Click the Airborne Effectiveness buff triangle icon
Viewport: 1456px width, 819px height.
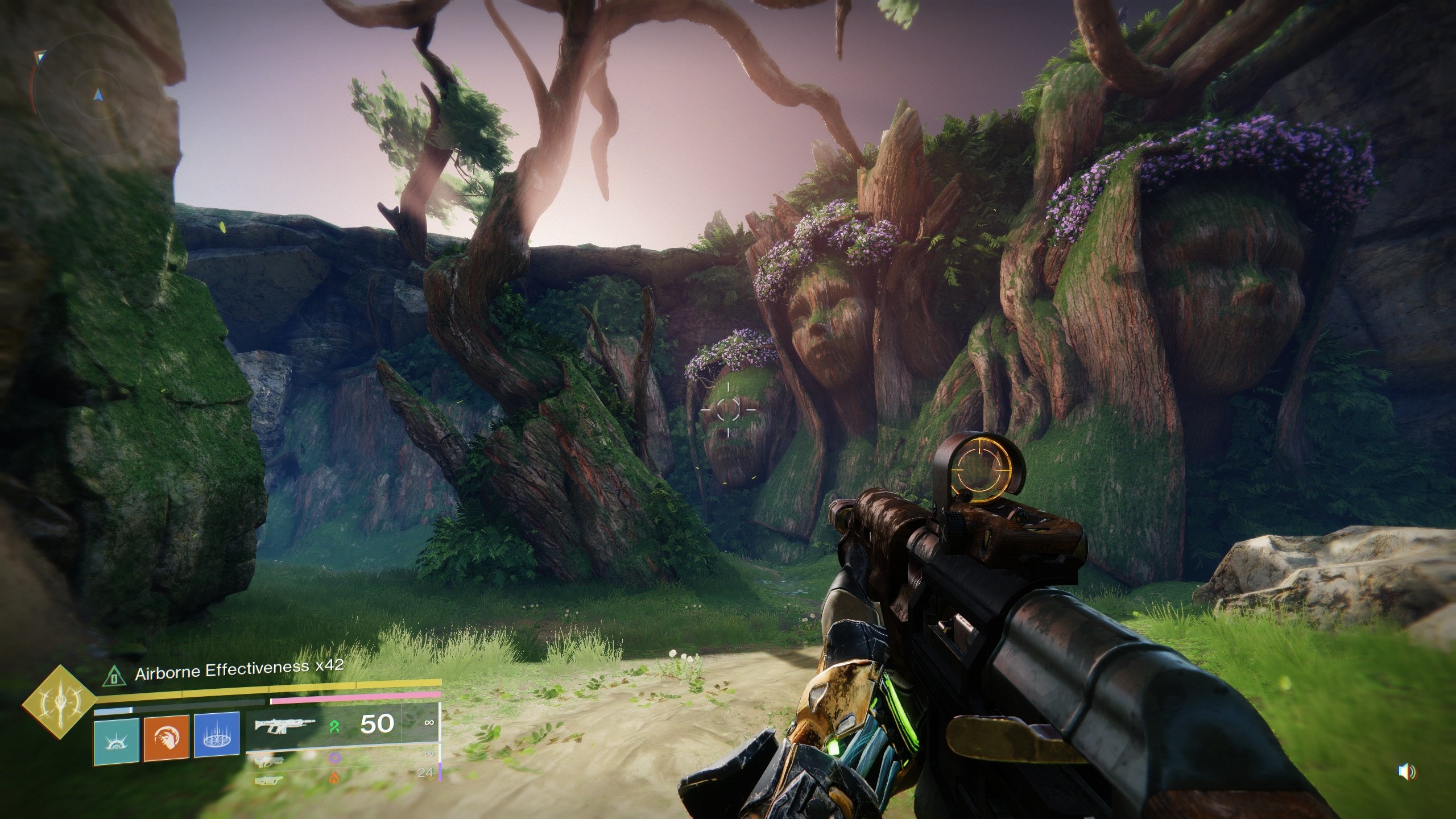point(115,676)
